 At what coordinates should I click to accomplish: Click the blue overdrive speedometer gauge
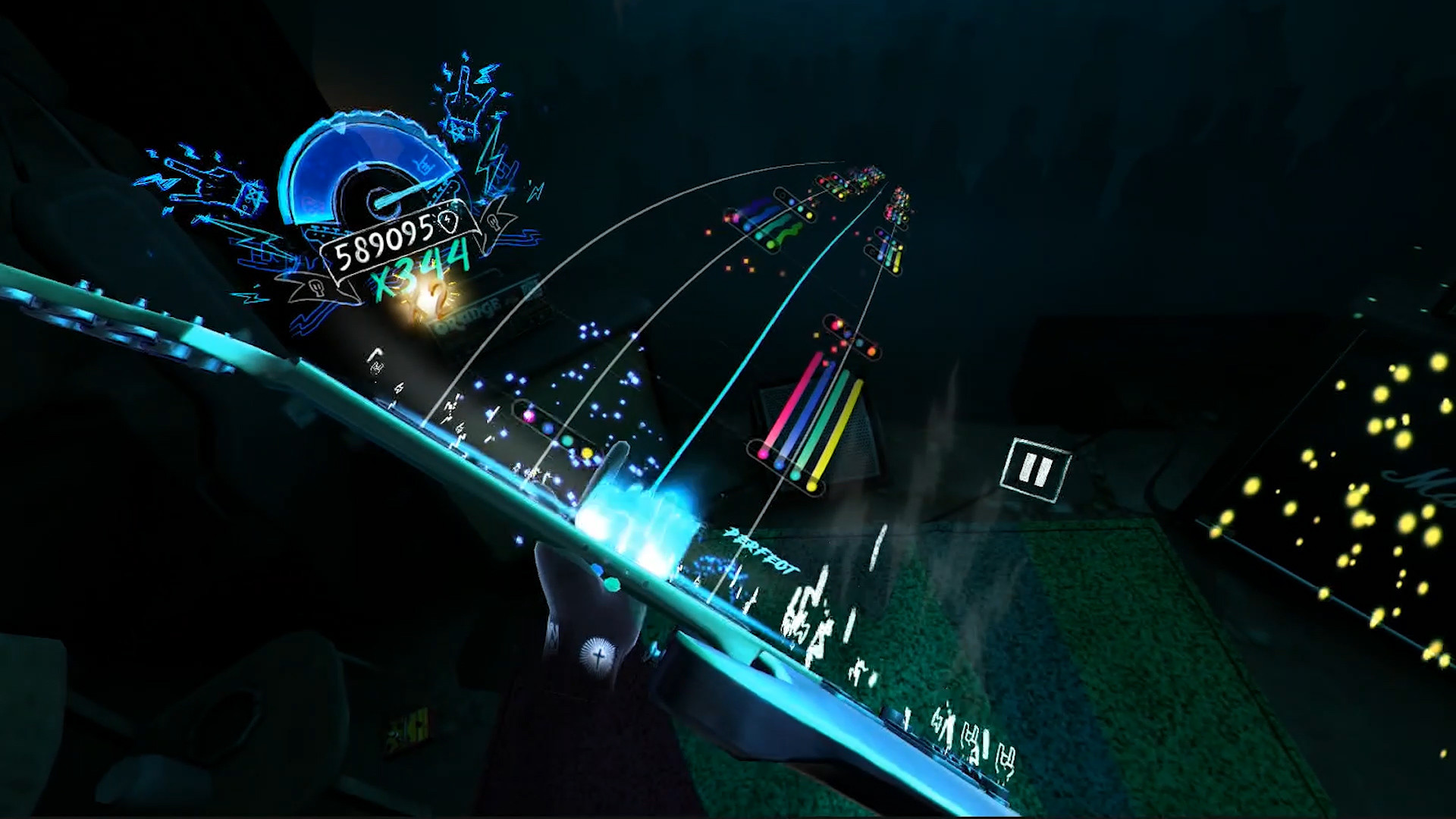(364, 165)
